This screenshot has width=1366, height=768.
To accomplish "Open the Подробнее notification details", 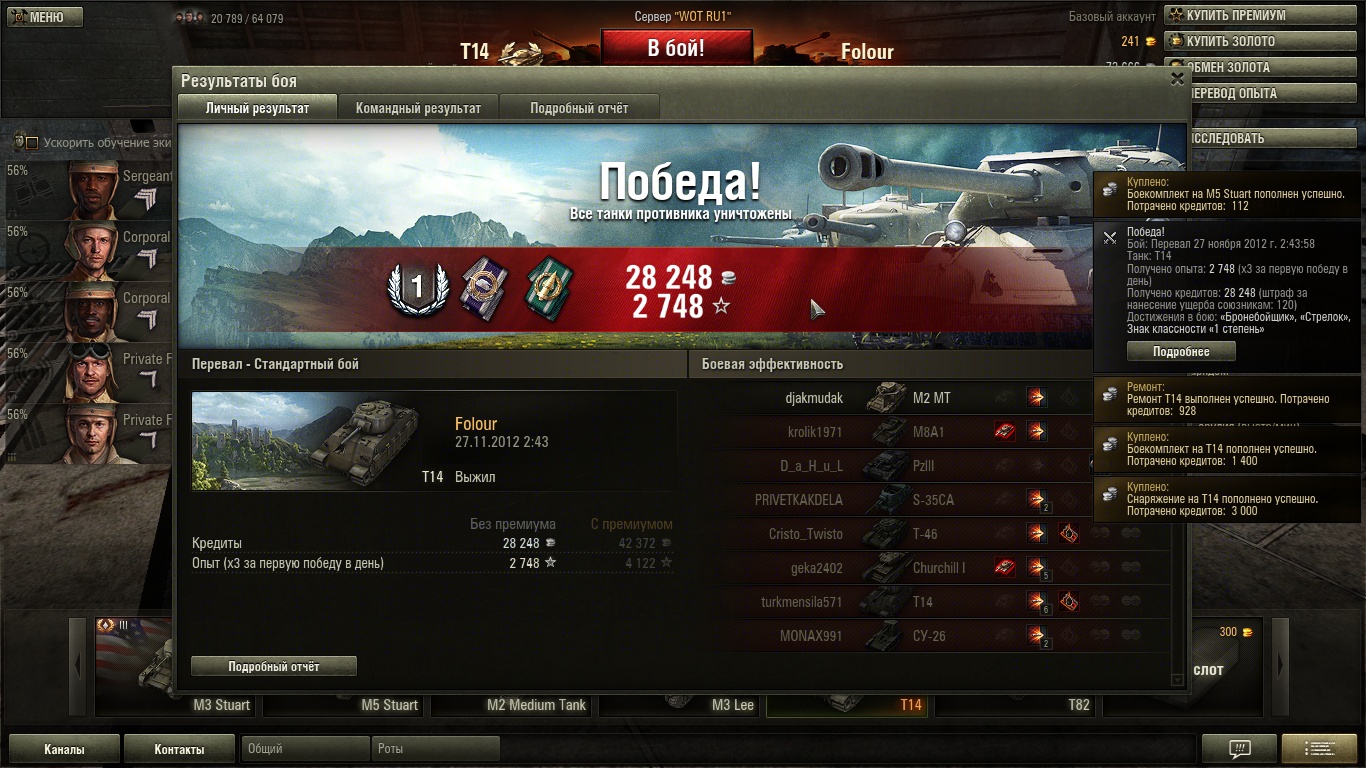I will point(1181,352).
